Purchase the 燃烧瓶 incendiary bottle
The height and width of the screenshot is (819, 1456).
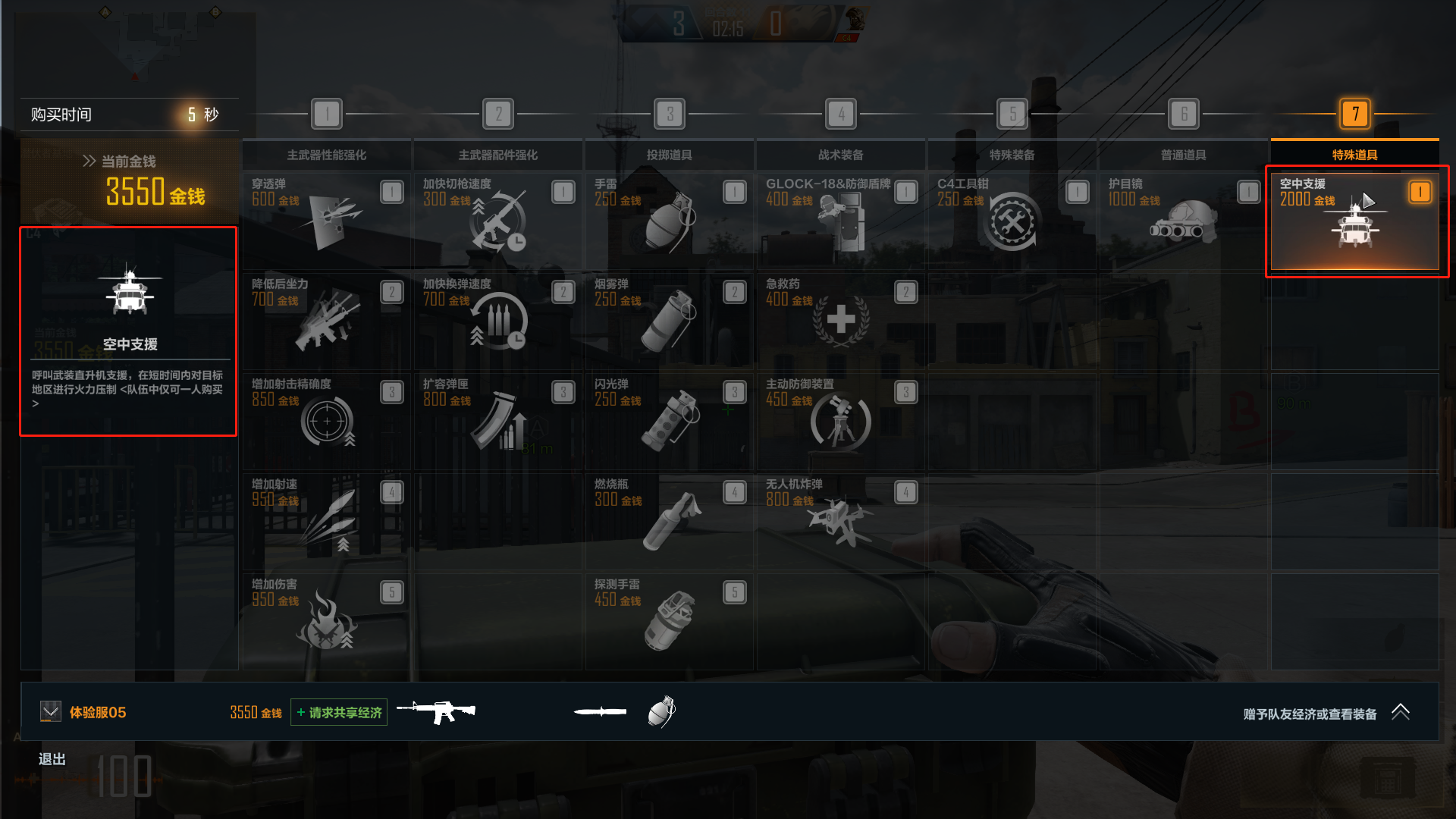(x=669, y=520)
